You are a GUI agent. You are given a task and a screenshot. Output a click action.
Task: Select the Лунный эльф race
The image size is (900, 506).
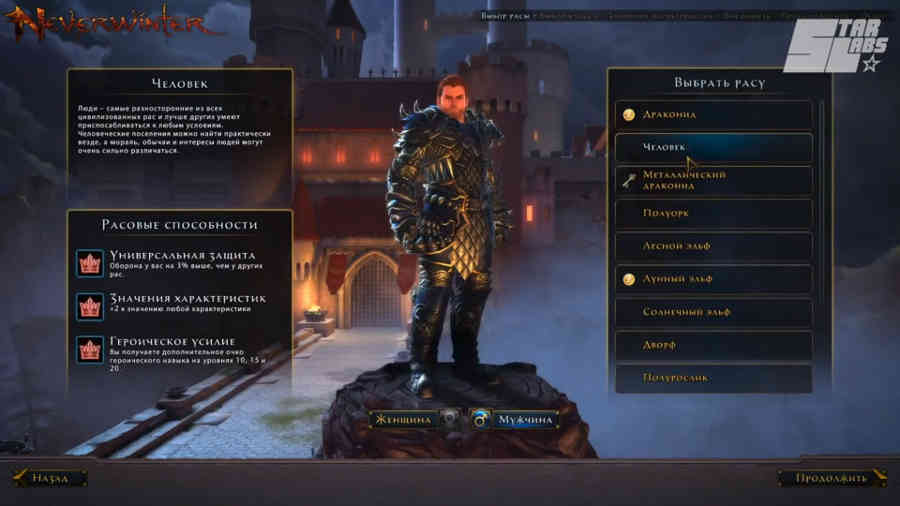coord(713,279)
